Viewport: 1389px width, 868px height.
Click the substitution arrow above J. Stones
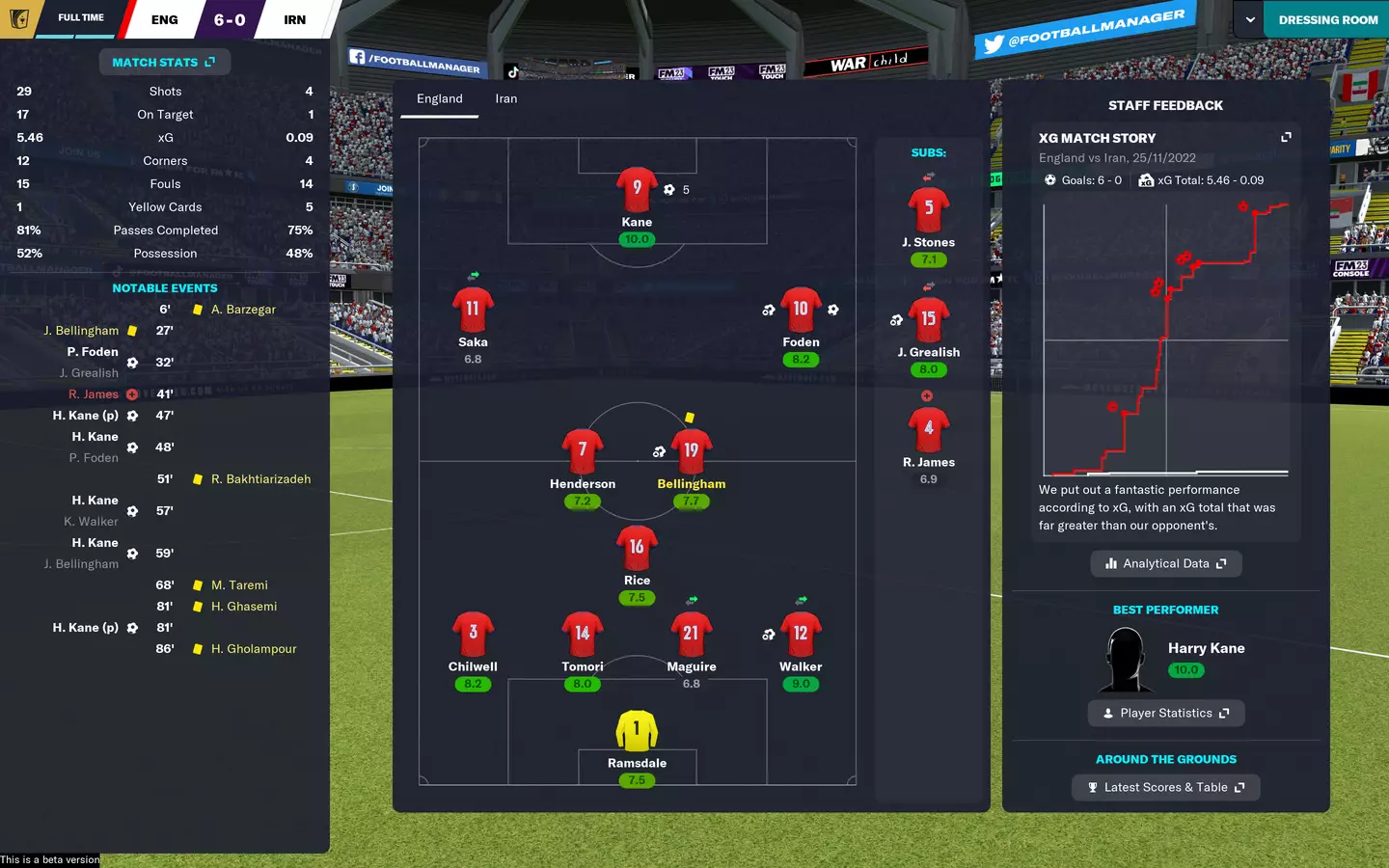tap(927, 177)
